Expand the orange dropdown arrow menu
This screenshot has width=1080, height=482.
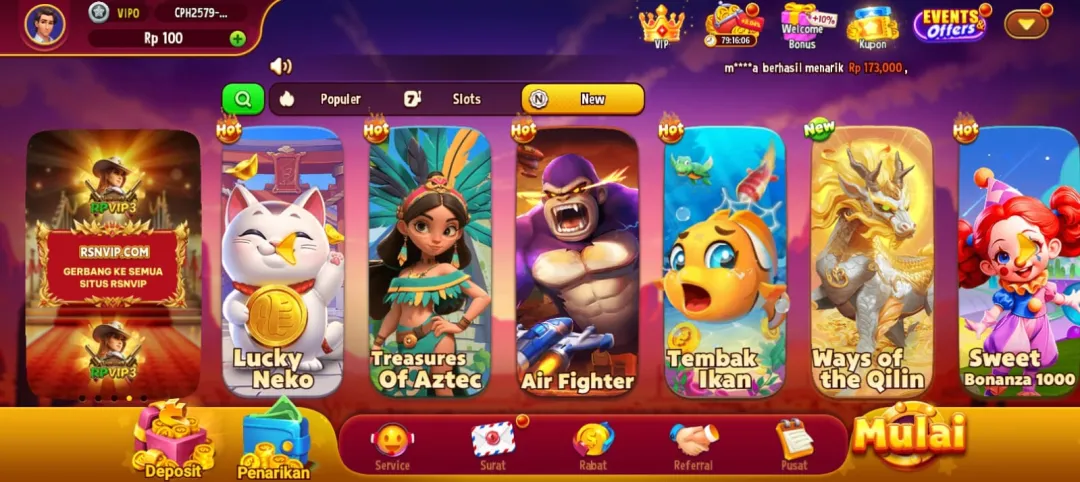[1025, 24]
